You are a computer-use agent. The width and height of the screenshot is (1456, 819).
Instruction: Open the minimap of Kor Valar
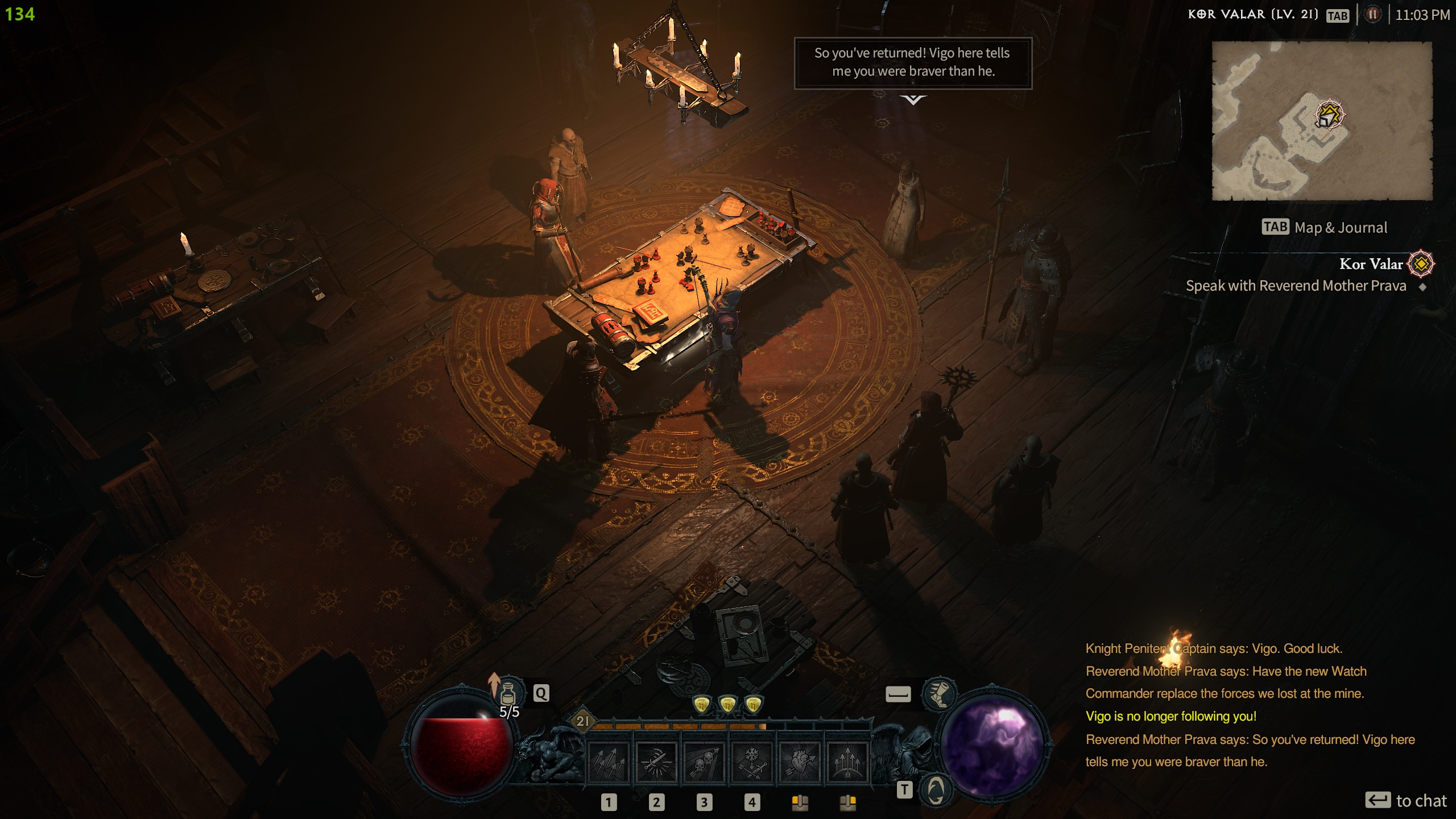pos(1322,121)
